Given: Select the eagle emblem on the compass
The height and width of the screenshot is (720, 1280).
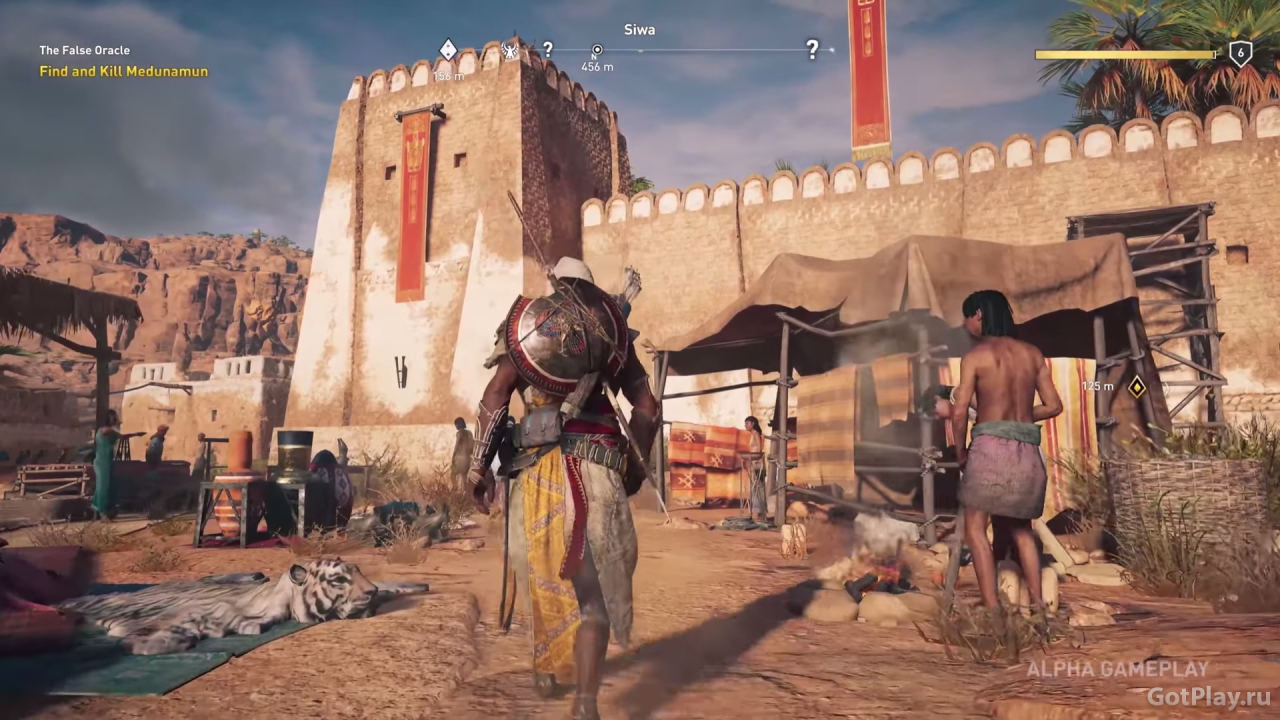Looking at the screenshot, I should point(510,49).
